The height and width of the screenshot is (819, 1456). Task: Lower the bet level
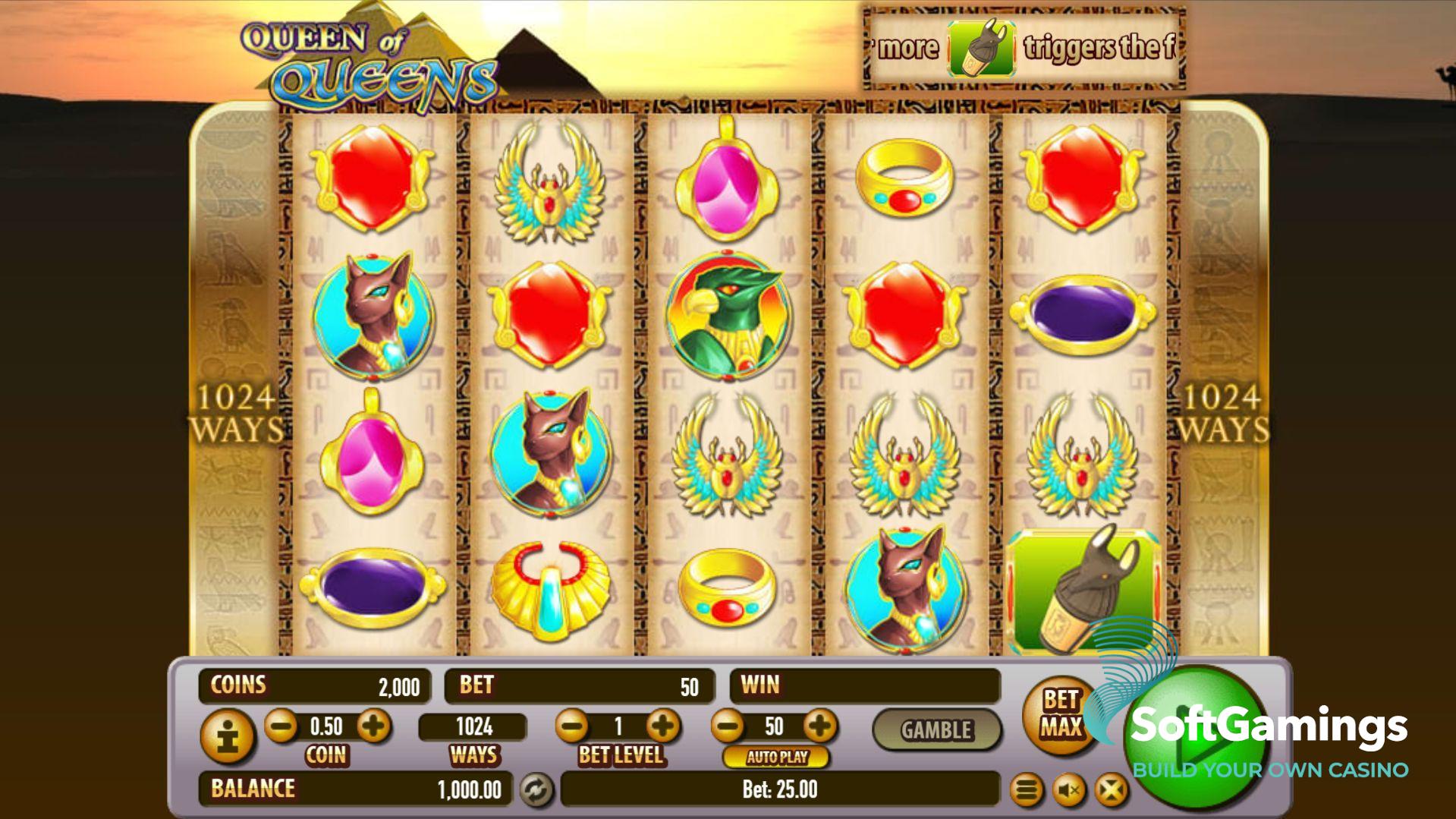coord(572,726)
